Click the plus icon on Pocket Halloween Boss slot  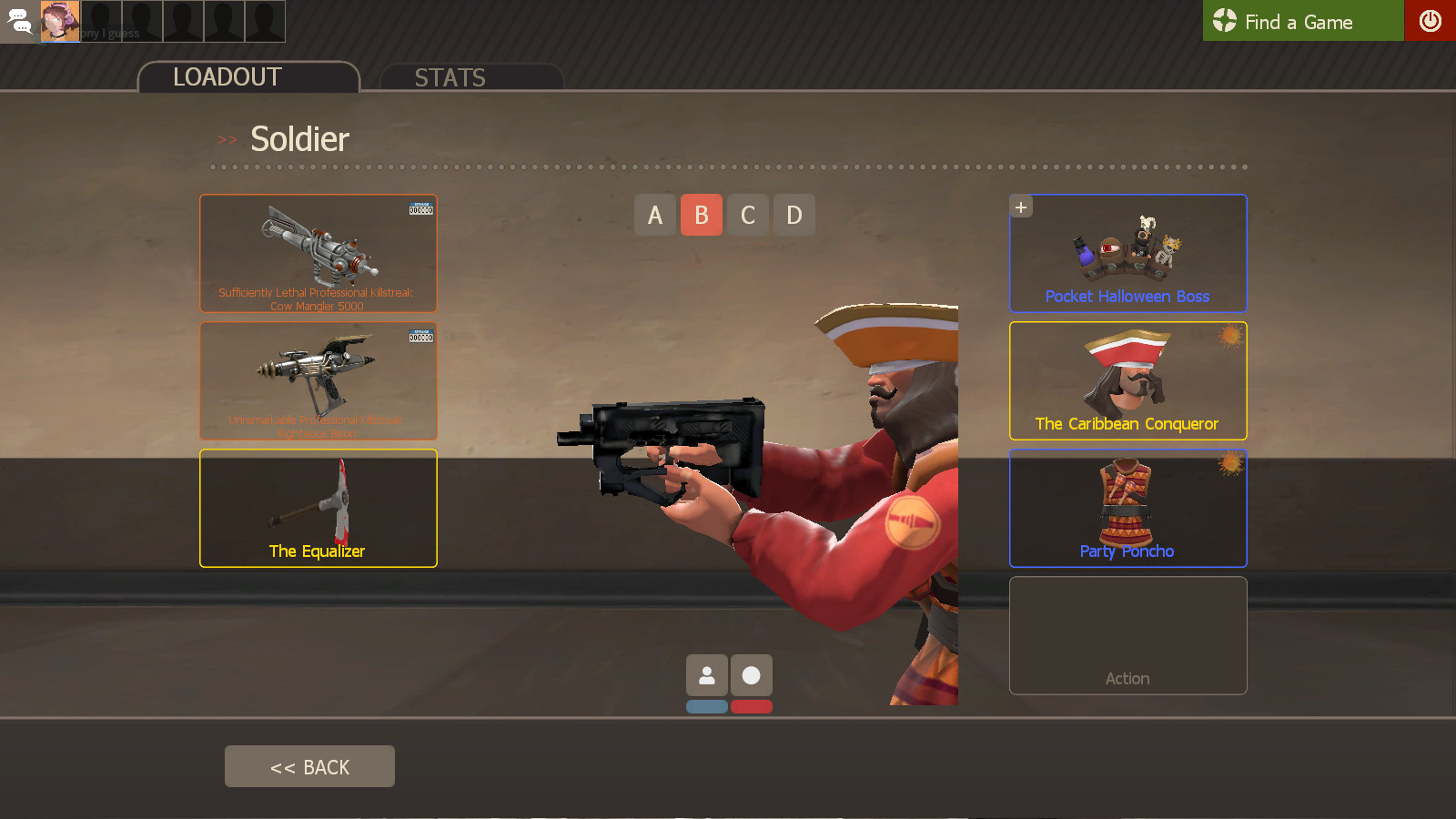tap(1021, 207)
